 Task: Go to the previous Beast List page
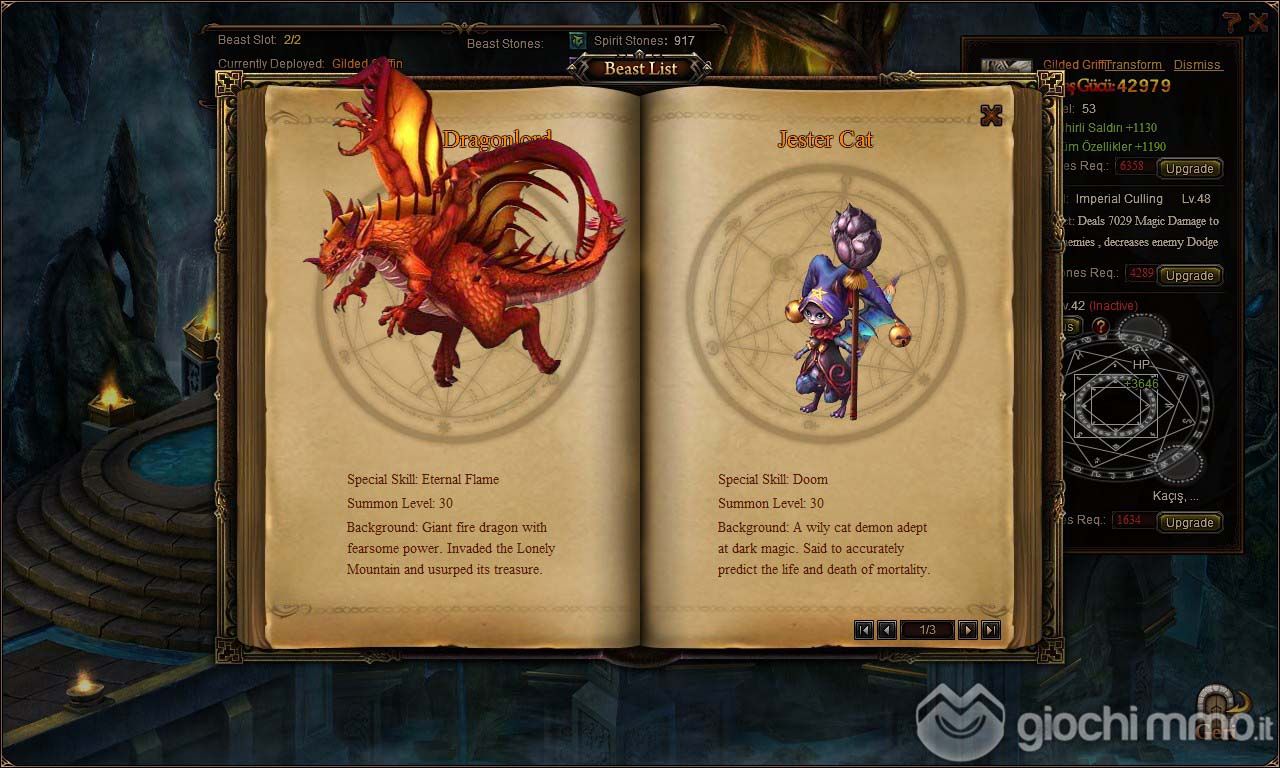point(886,629)
